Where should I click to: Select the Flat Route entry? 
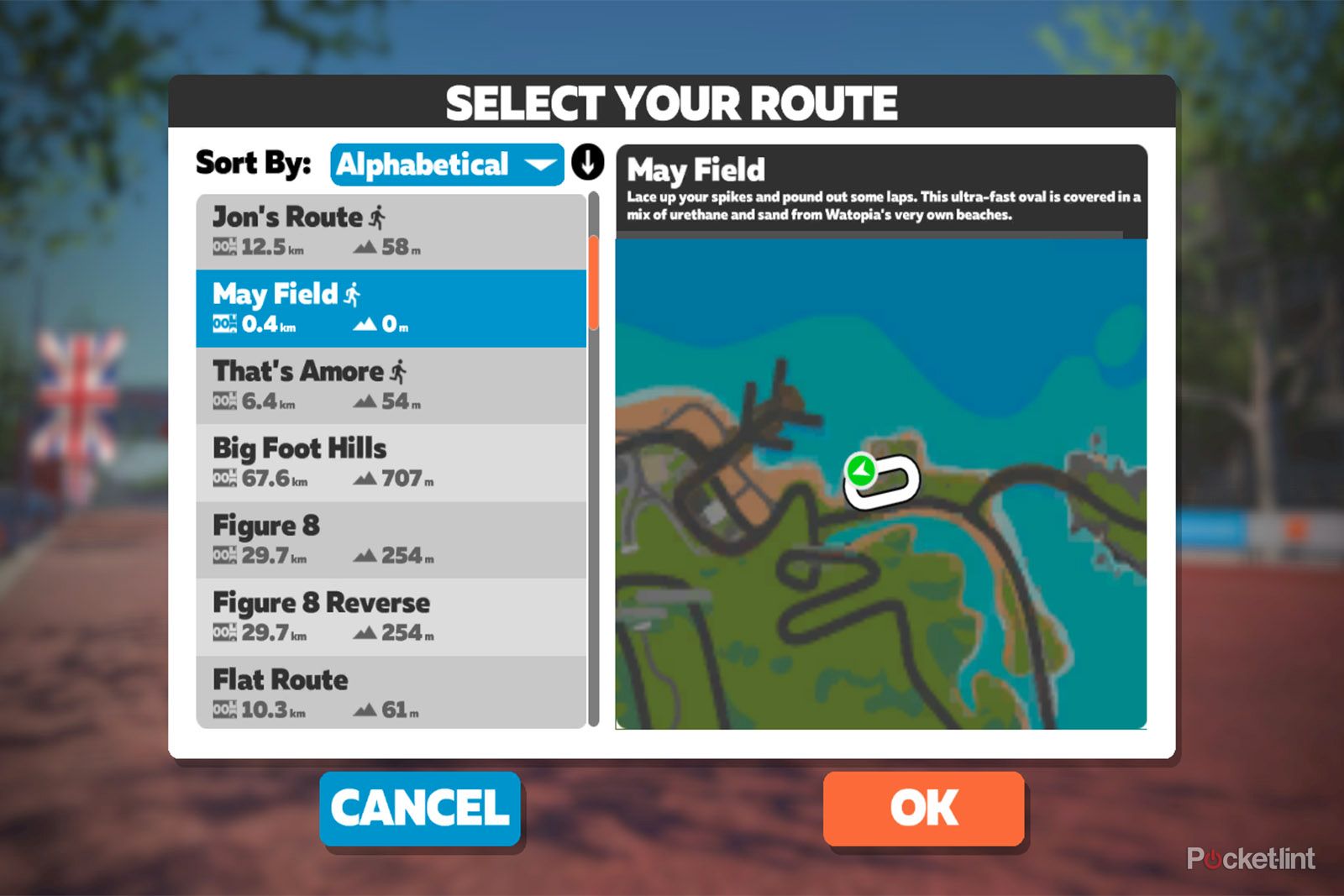point(391,692)
